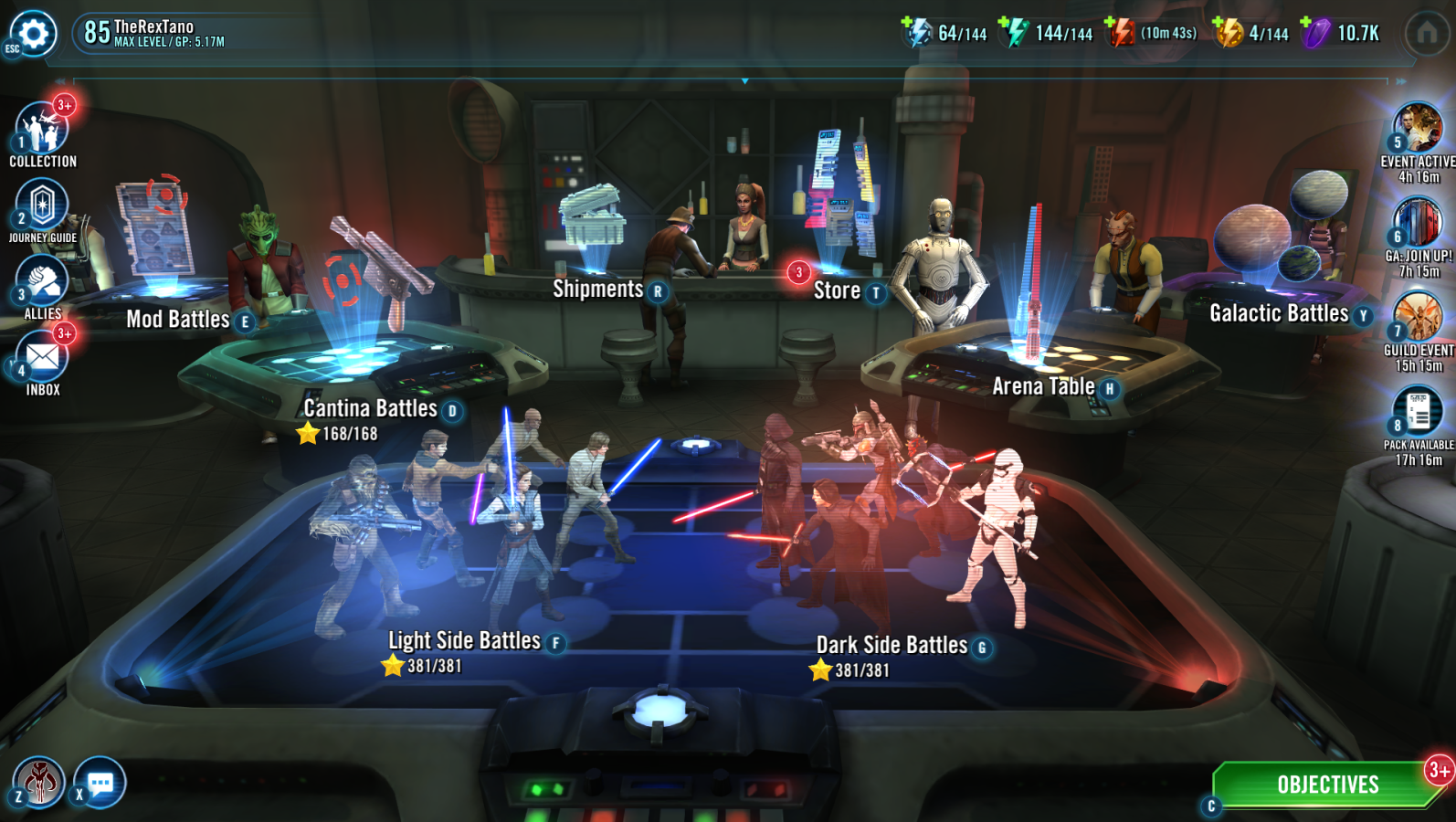Open the chat speech bubble
This screenshot has height=822, width=1456.
(x=100, y=783)
